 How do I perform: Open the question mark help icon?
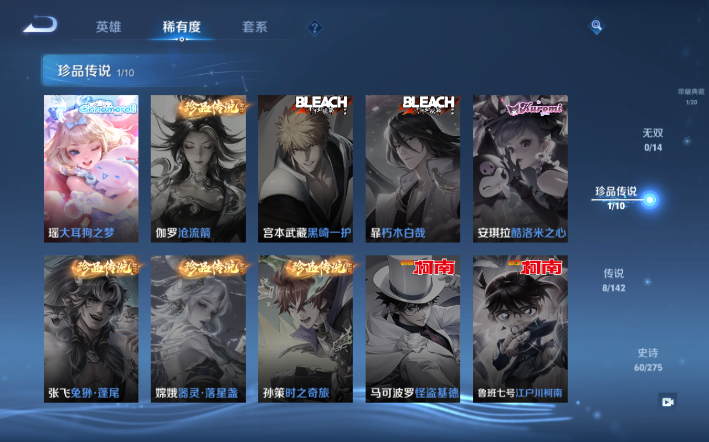click(315, 28)
